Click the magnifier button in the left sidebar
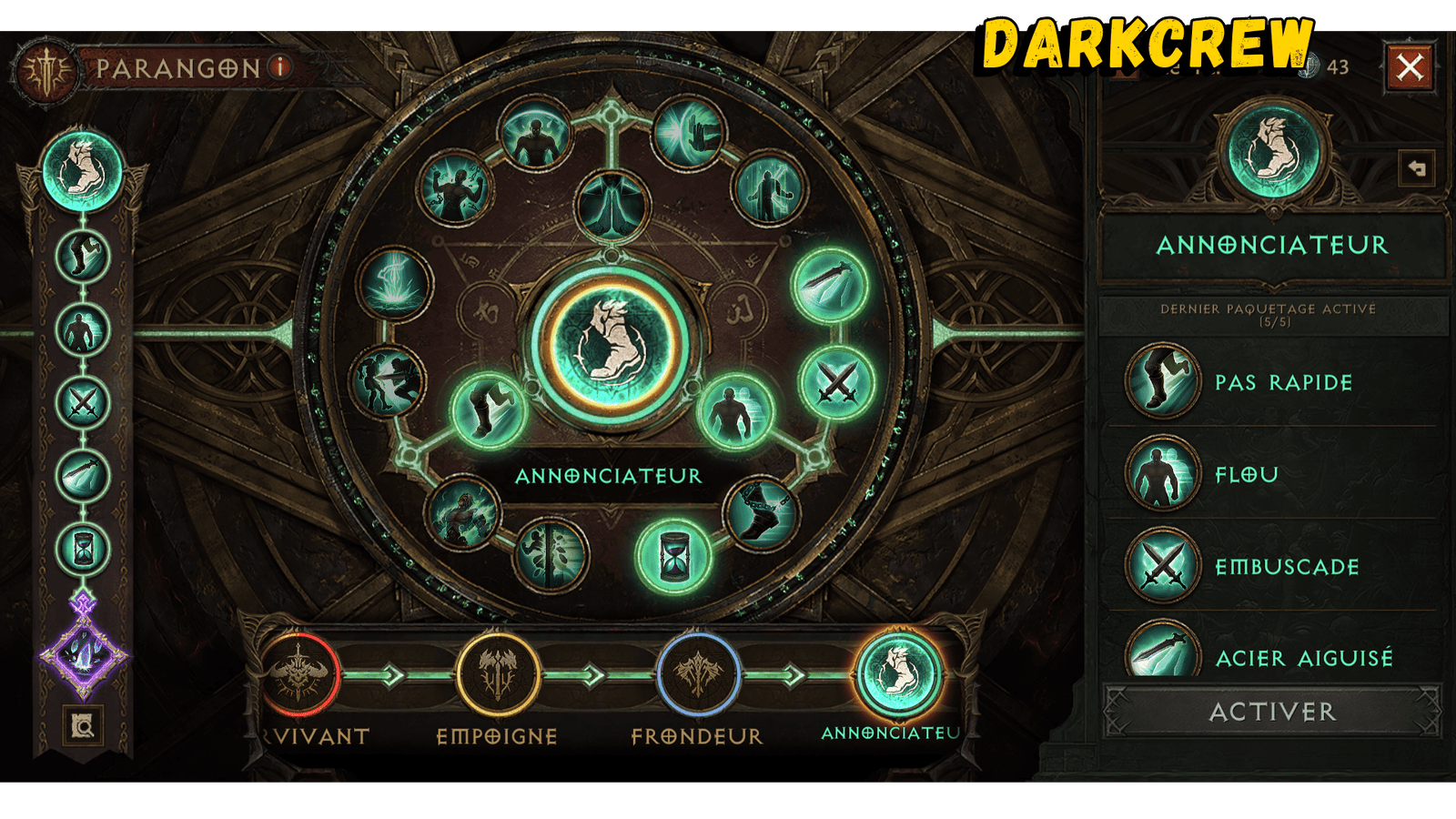 point(83,726)
